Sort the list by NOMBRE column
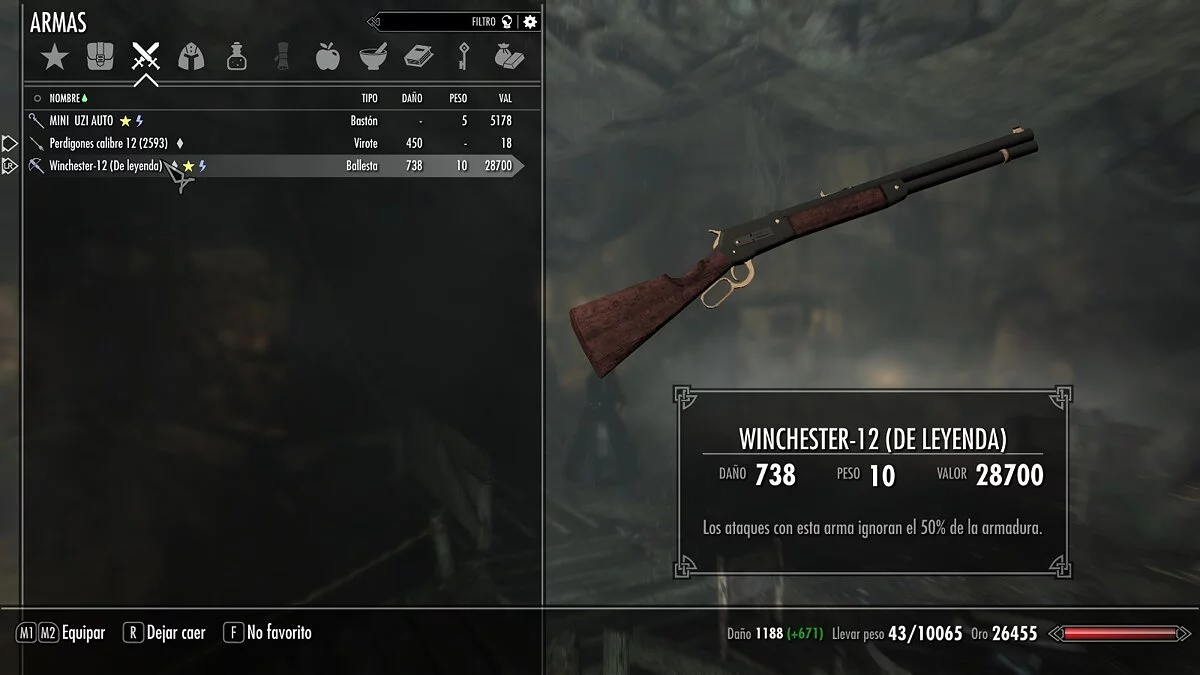1200x675 pixels. click(65, 98)
